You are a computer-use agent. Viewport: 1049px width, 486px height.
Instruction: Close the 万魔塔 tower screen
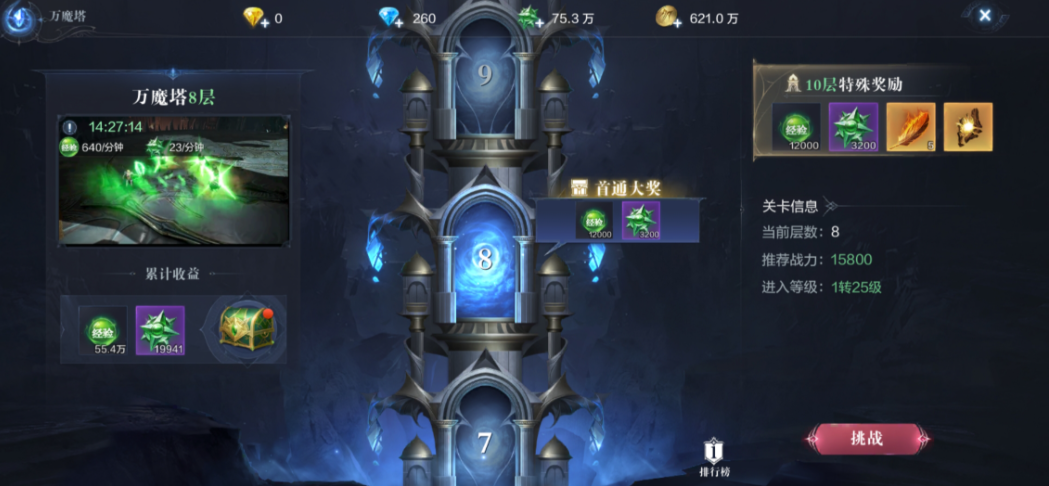[985, 15]
